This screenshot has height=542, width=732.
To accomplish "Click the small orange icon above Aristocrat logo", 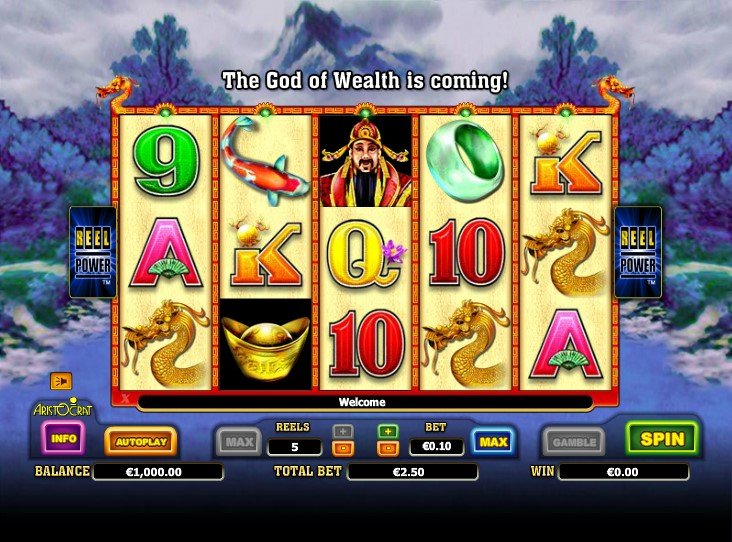I will pos(60,381).
